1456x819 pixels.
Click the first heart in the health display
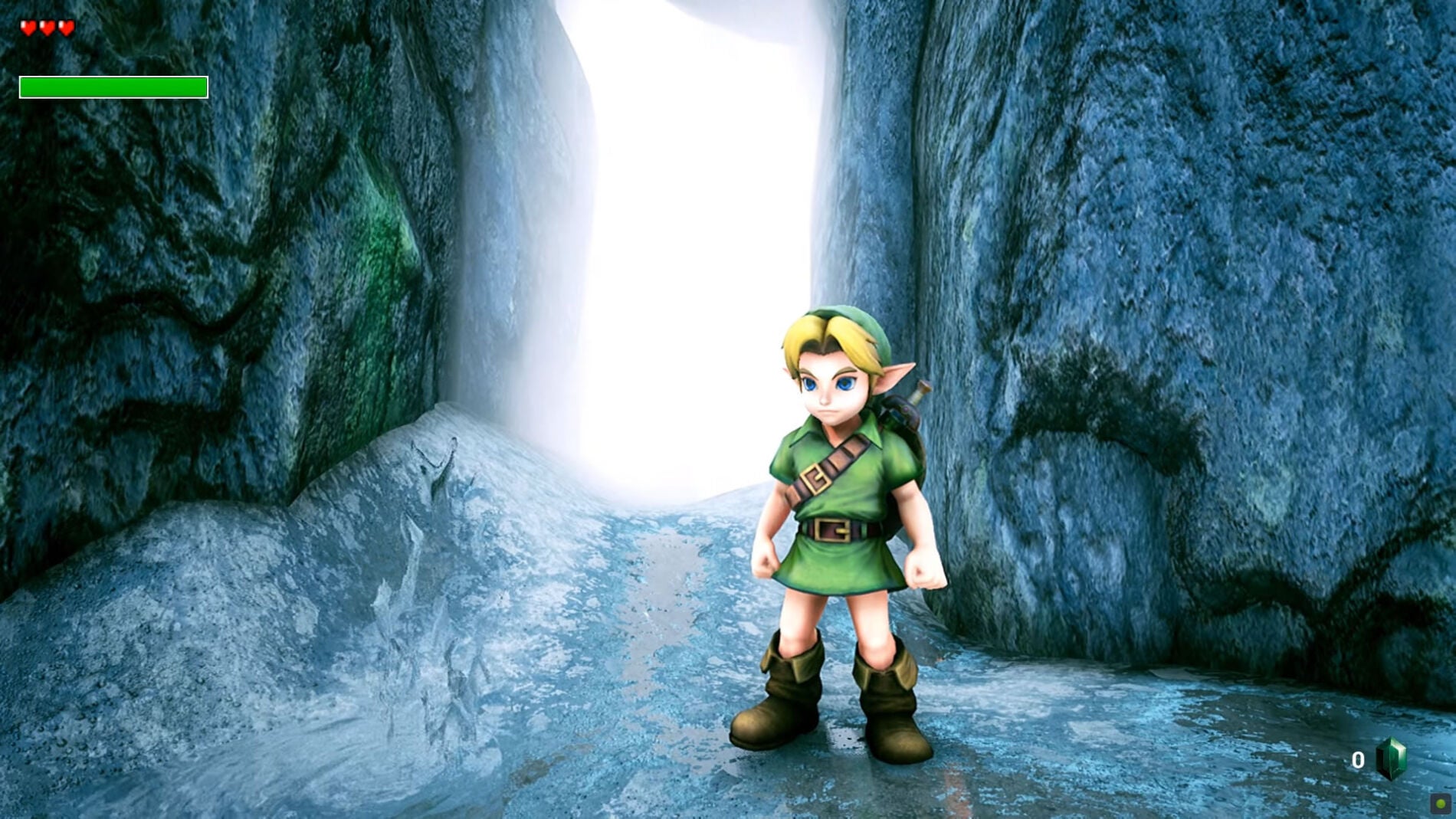[x=28, y=26]
